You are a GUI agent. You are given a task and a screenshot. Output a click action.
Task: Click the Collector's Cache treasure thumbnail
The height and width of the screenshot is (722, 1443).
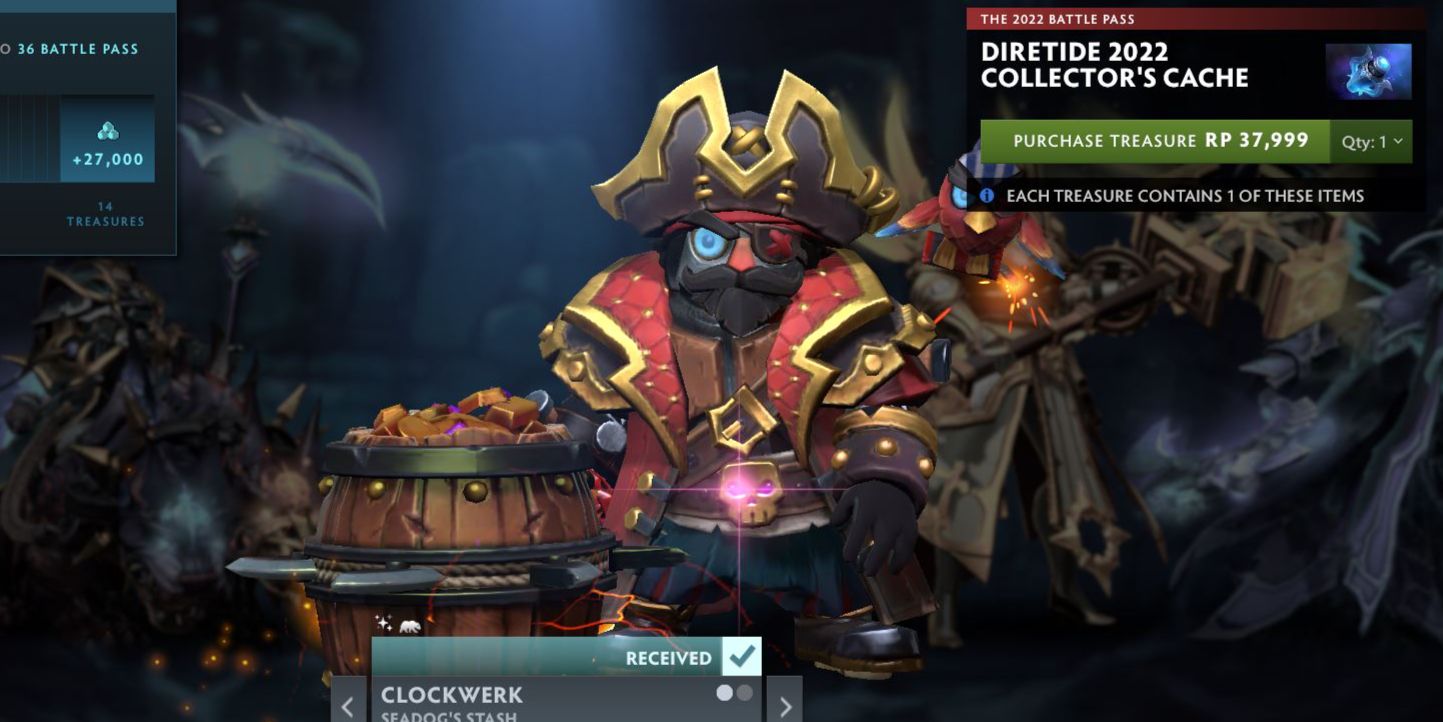click(1368, 71)
